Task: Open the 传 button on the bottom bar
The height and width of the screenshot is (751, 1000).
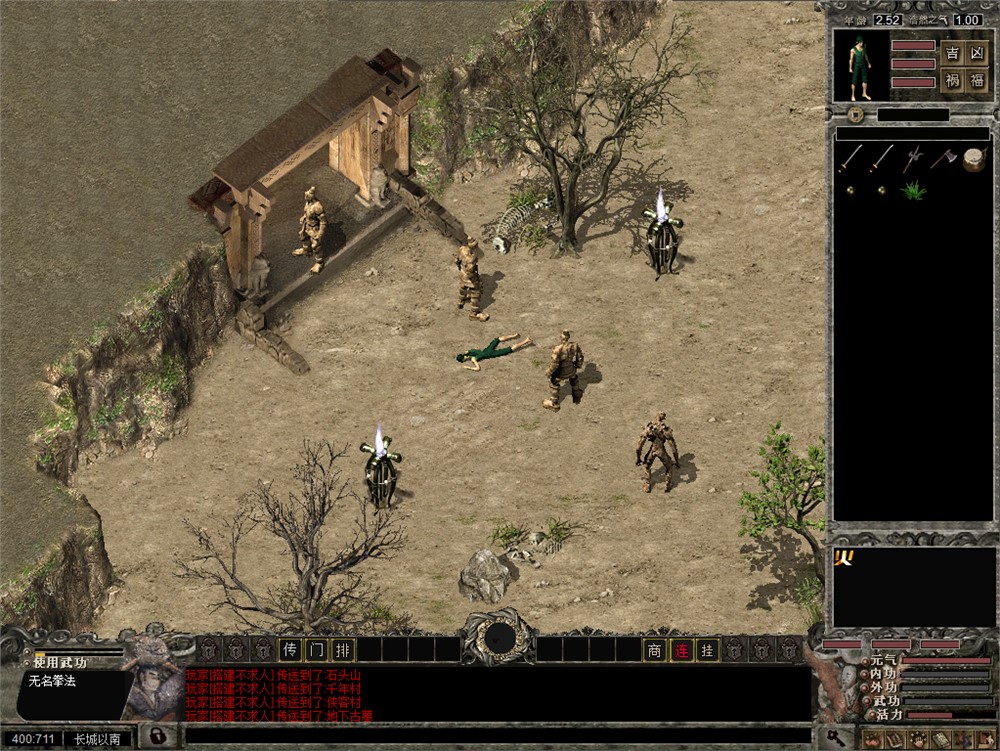Action: pos(290,650)
